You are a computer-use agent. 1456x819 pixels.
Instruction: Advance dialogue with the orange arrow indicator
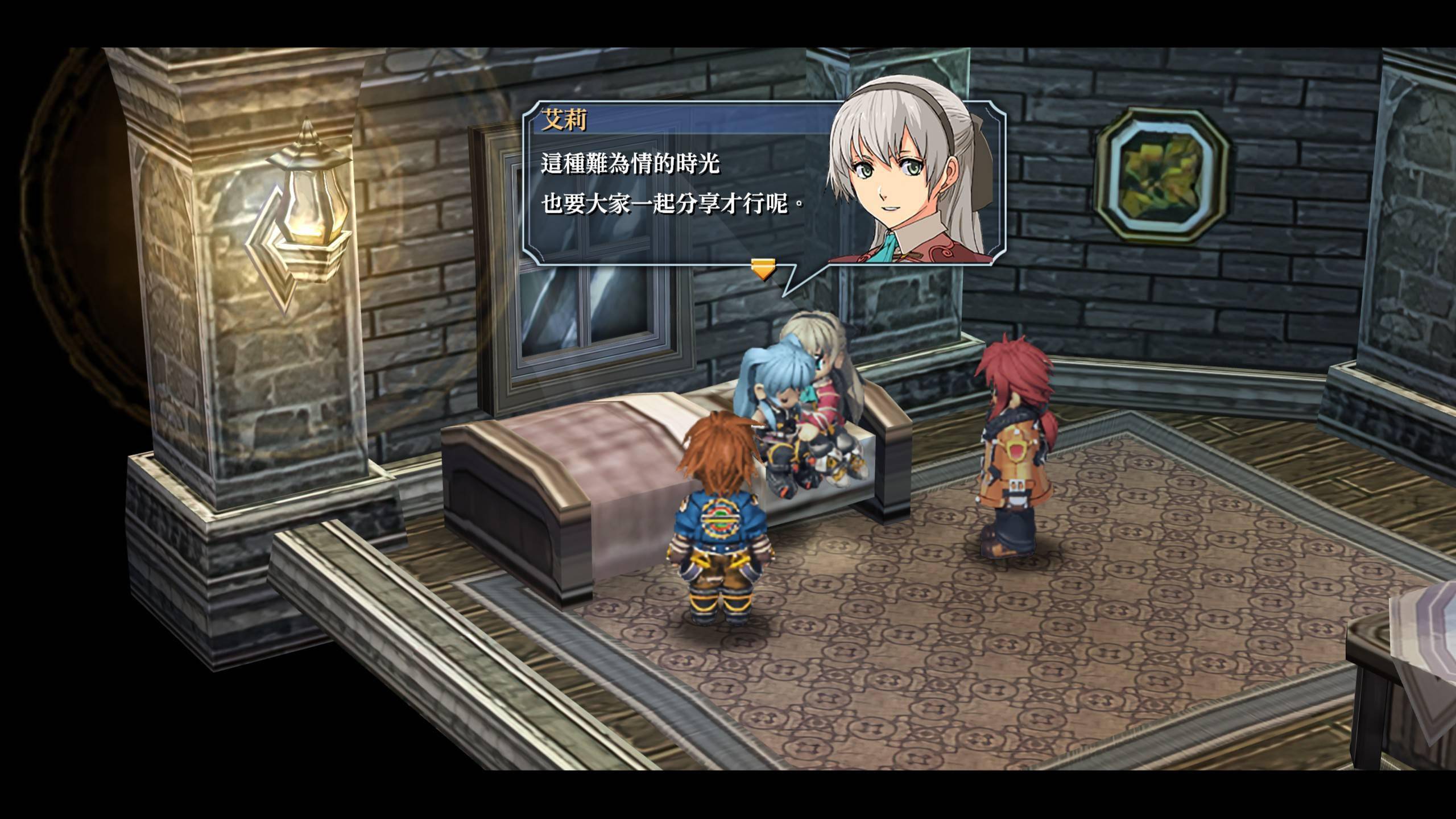pos(763,269)
